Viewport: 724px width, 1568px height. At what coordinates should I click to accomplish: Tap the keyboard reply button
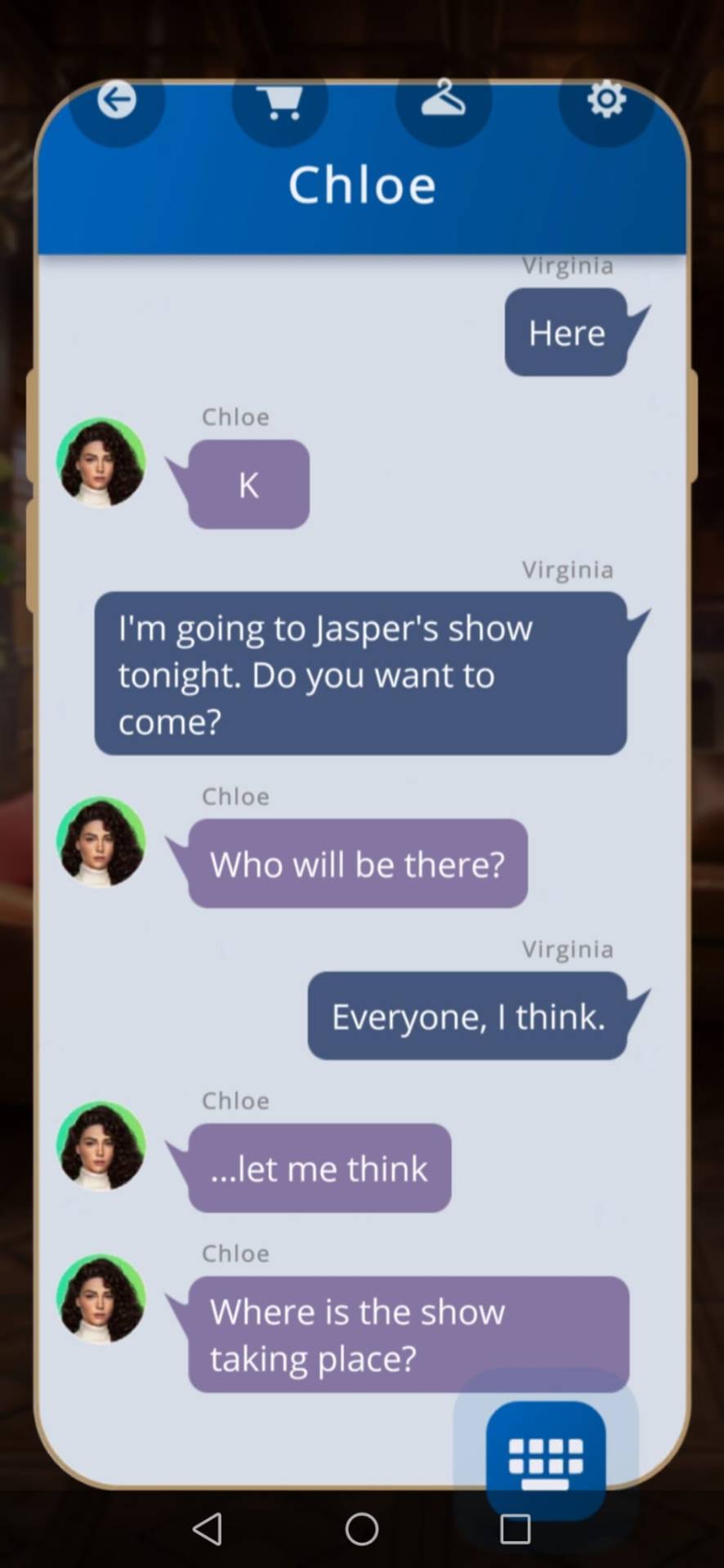[x=545, y=1459]
